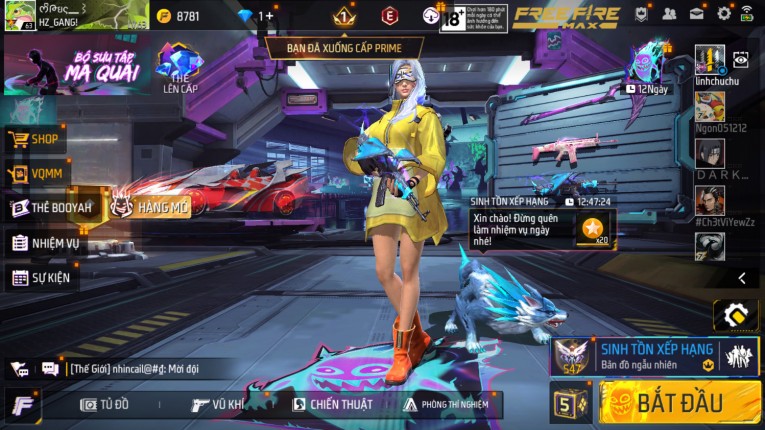The height and width of the screenshot is (430, 765).
Task: Open settings with the gear icon
Action: [724, 14]
